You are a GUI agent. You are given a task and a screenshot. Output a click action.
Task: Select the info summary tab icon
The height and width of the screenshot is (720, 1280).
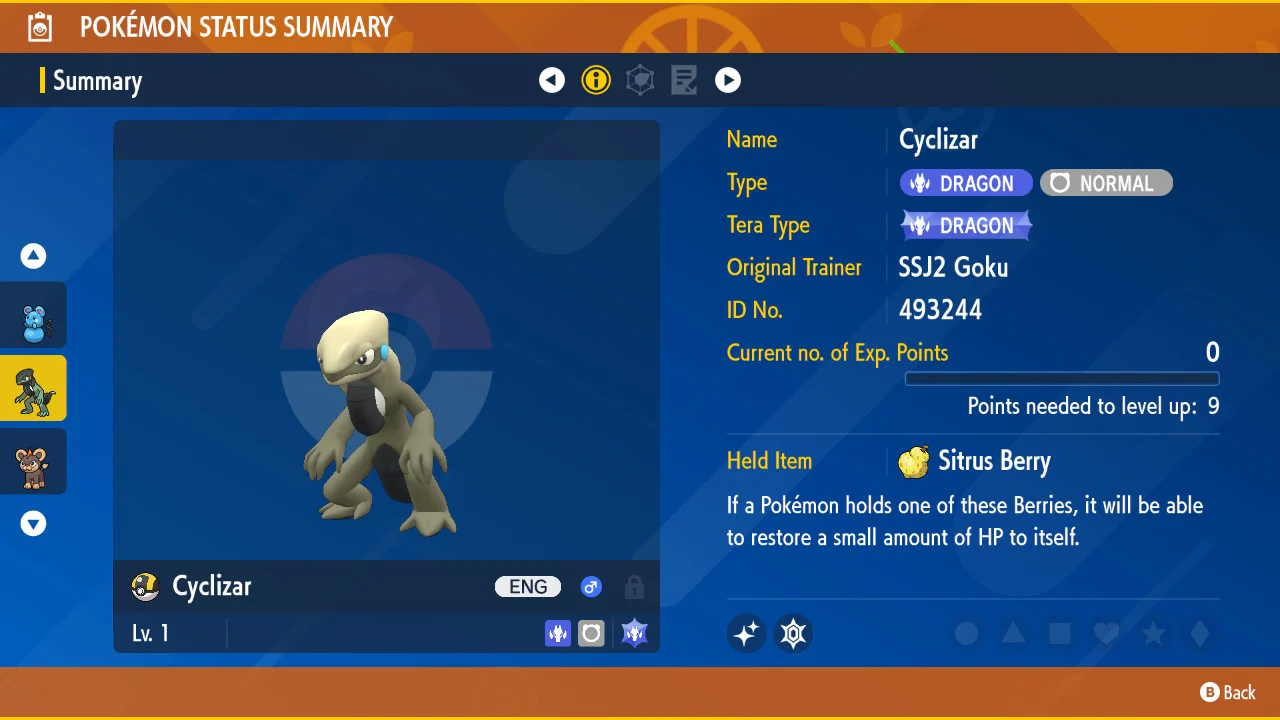tap(596, 80)
